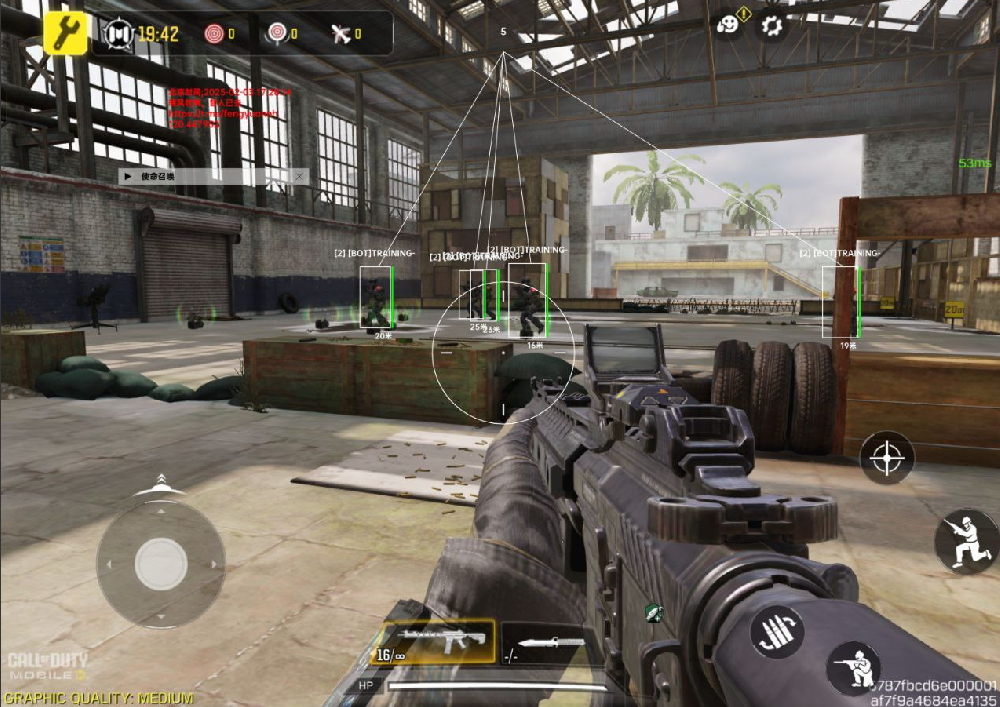This screenshot has width=1000, height=707.
Task: Tap the match mode emblem beside the timer
Action: click(119, 34)
